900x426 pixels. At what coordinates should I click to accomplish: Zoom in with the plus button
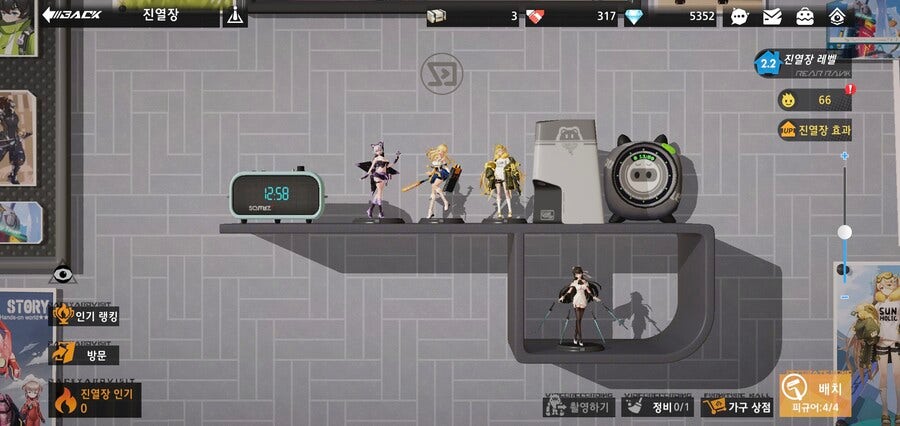tap(845, 156)
